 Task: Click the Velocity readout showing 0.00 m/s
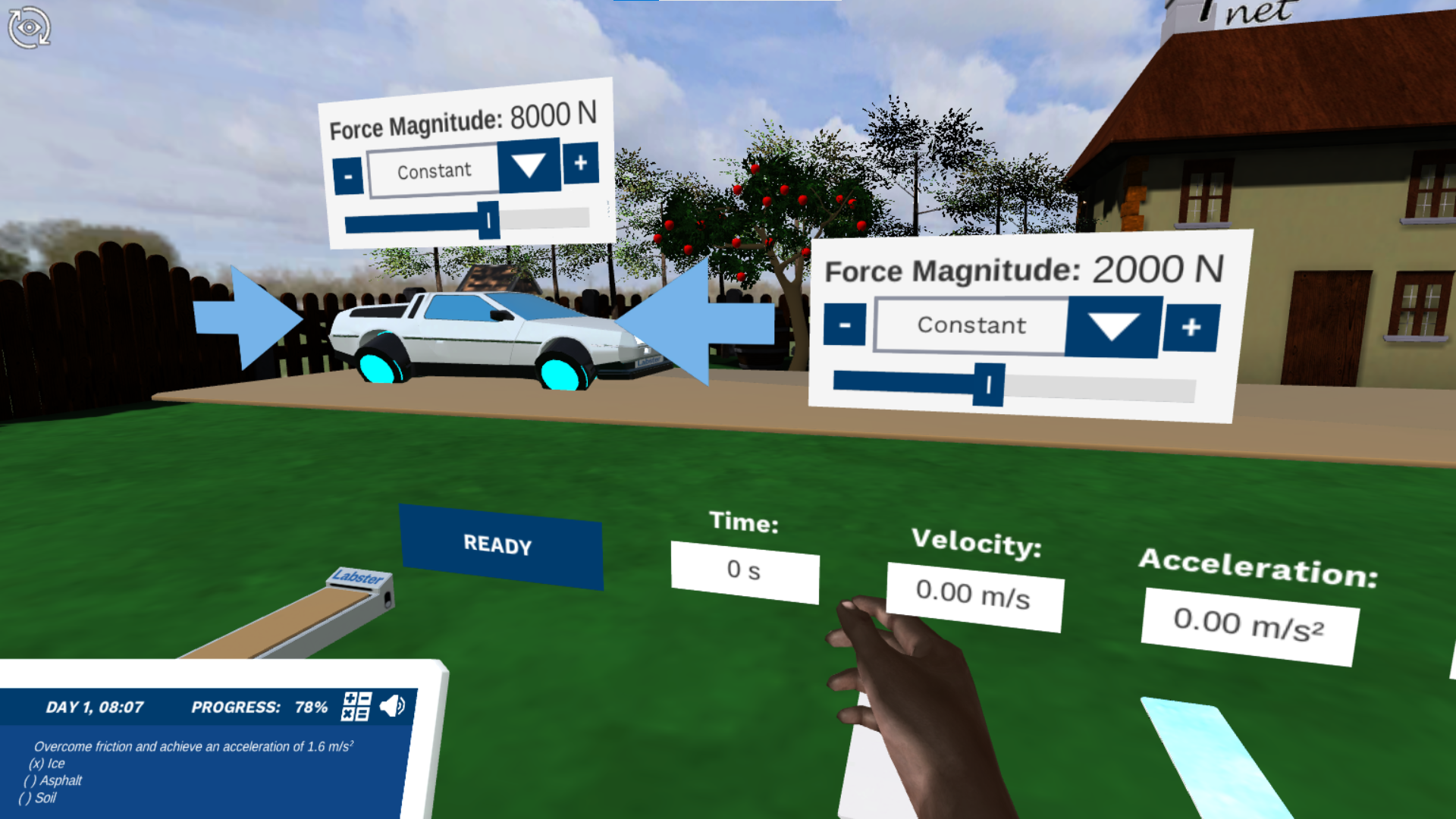974,594
